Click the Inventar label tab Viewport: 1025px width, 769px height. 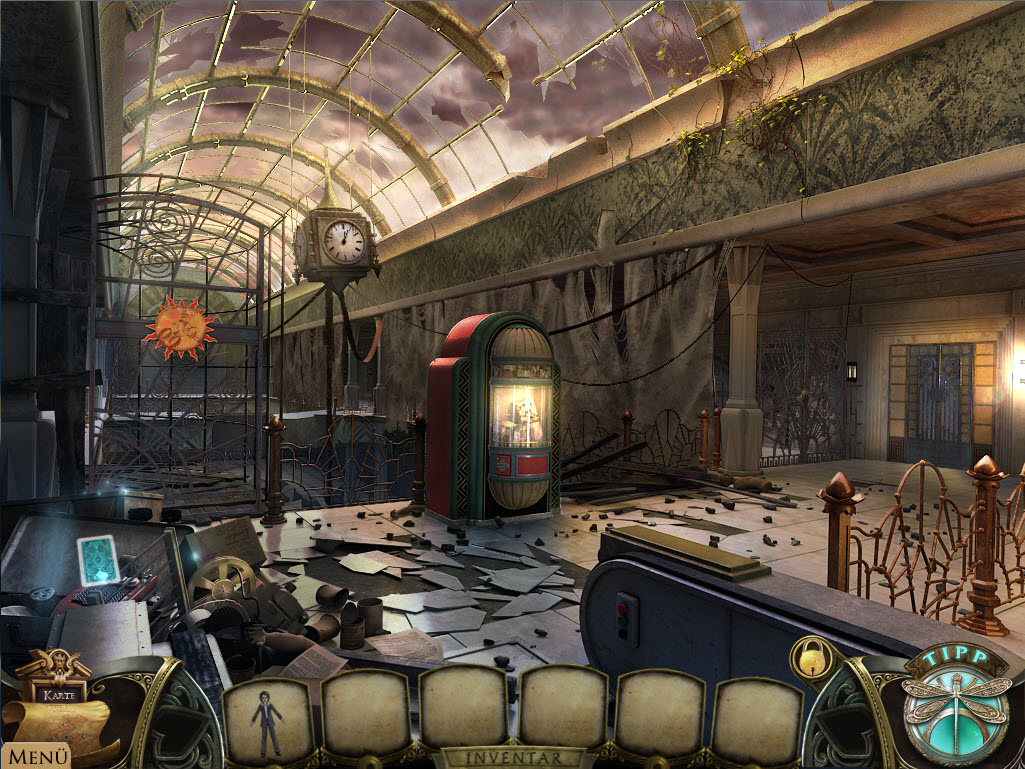[514, 758]
